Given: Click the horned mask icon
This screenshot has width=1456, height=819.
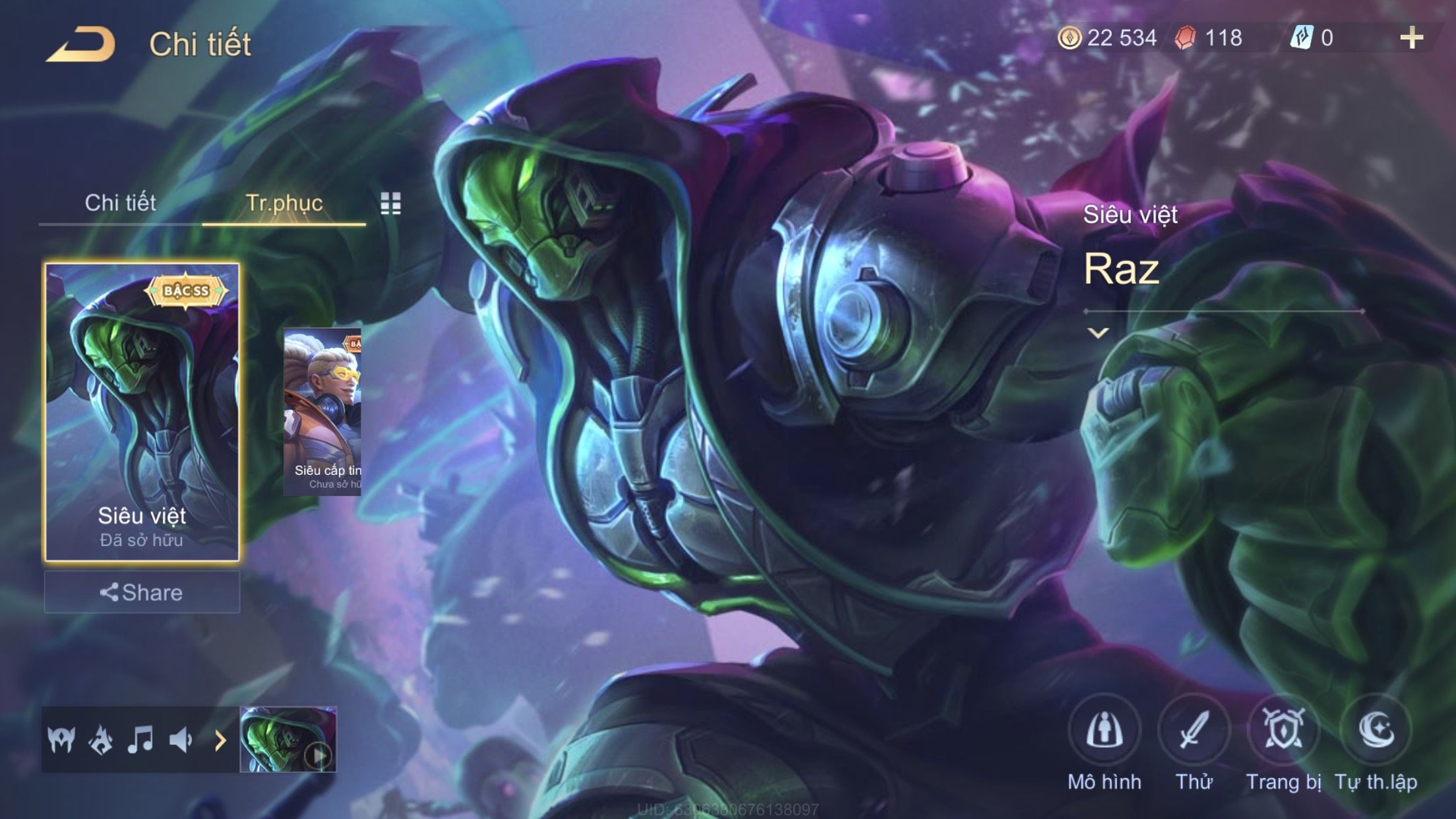Looking at the screenshot, I should click(x=61, y=740).
